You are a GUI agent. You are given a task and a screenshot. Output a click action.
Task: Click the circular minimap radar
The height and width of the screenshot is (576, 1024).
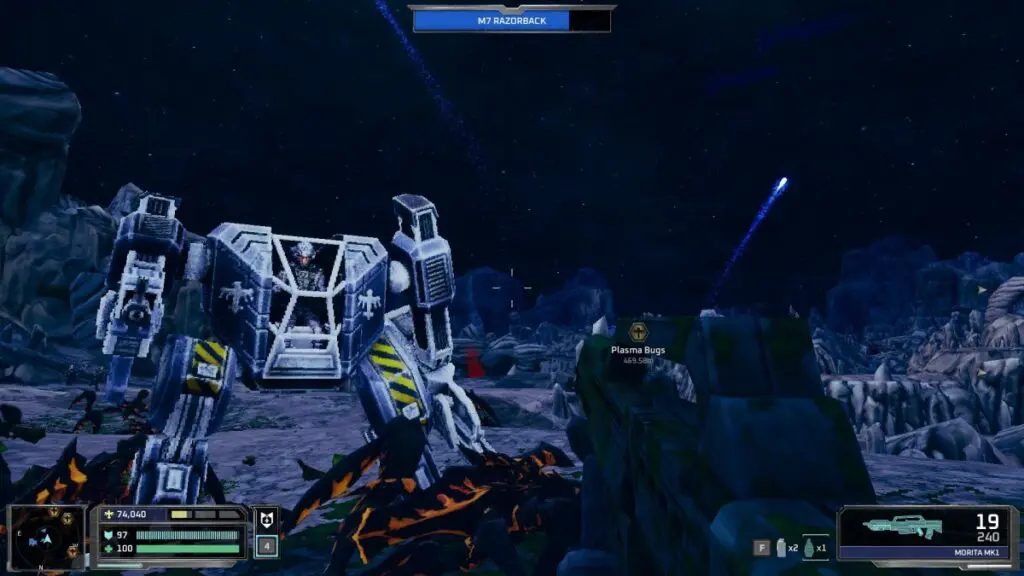pos(45,537)
